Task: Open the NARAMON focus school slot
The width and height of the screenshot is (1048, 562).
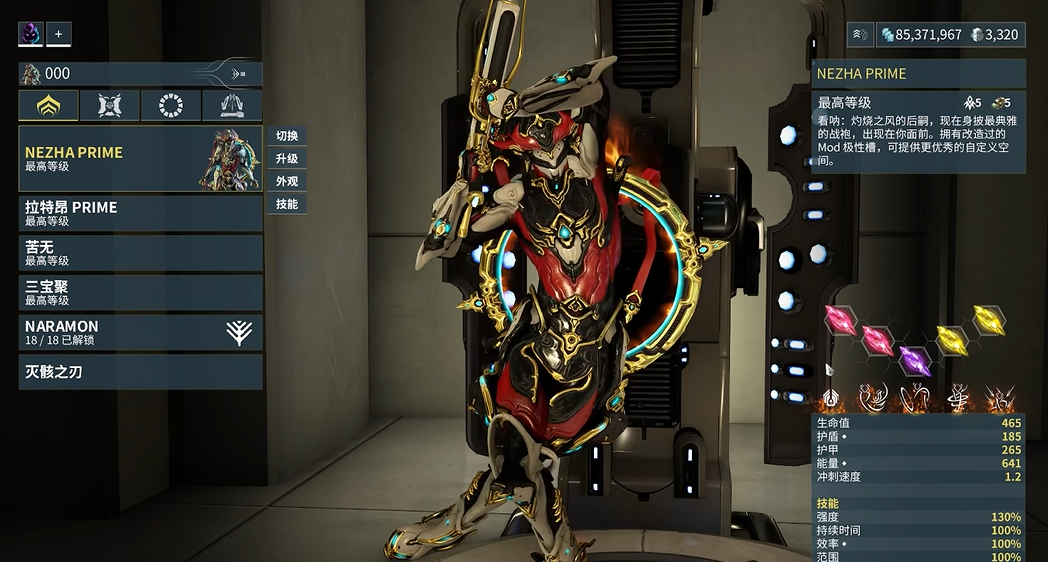Action: click(140, 332)
